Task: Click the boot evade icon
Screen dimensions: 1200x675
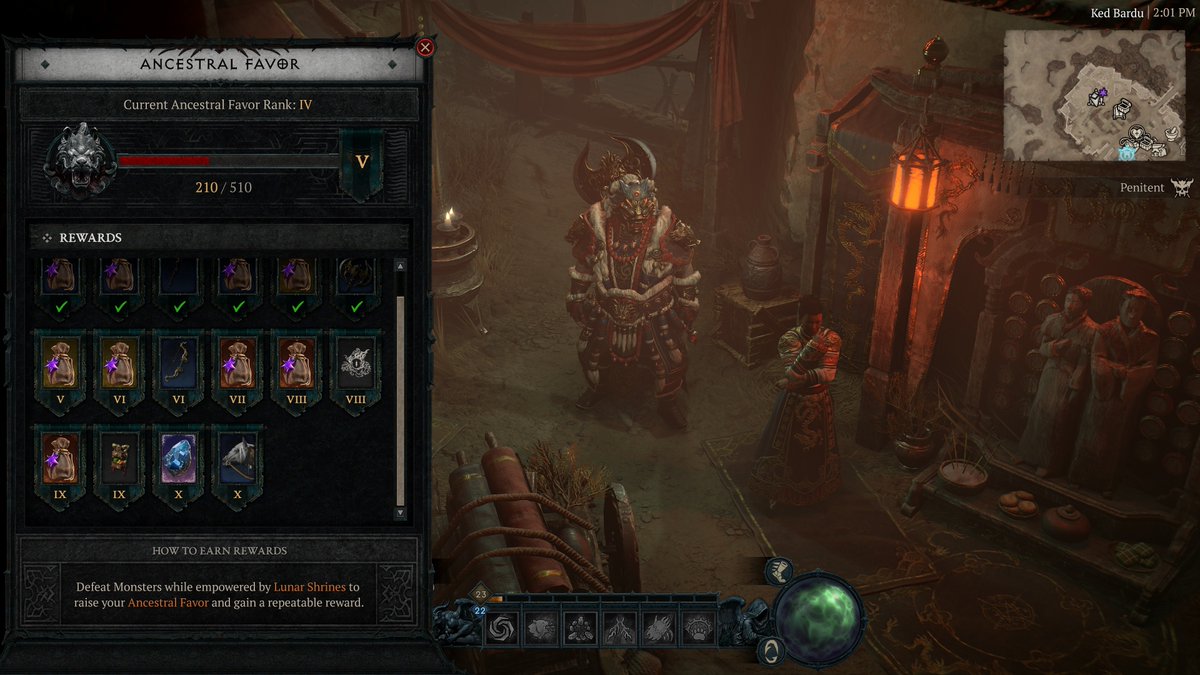Action: tap(778, 571)
